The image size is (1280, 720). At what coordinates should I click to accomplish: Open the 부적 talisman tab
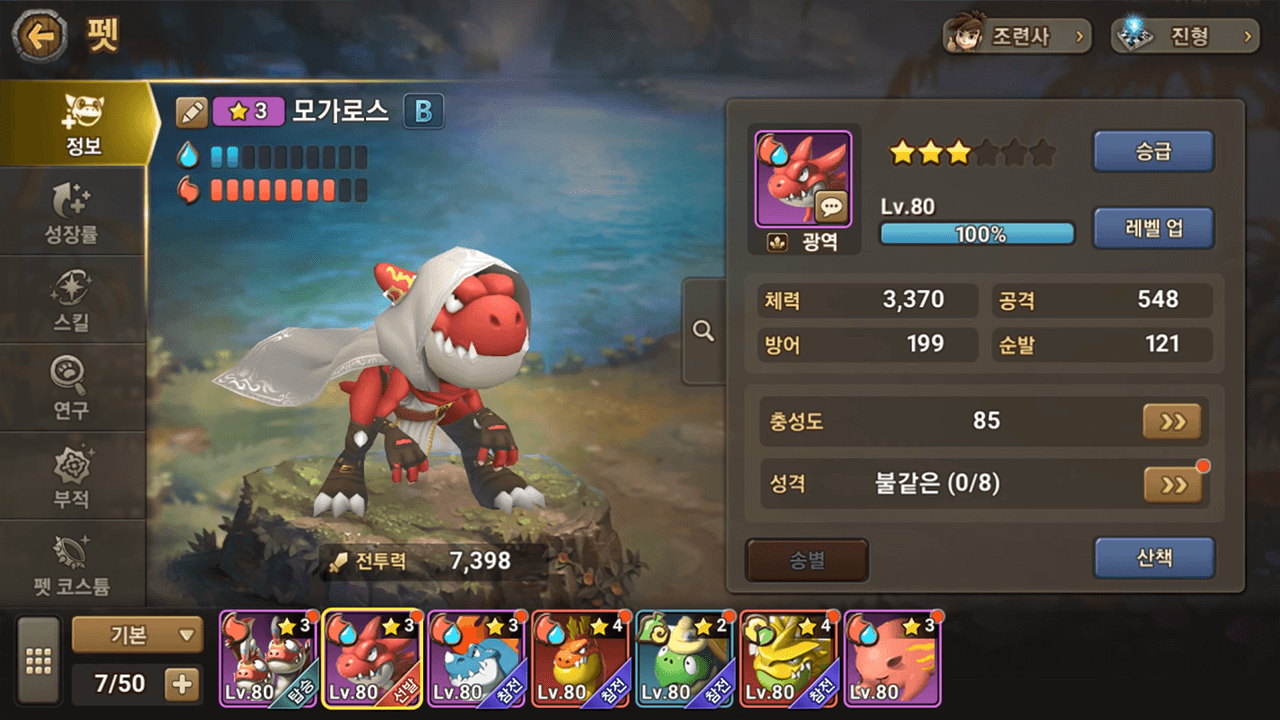coord(73,475)
